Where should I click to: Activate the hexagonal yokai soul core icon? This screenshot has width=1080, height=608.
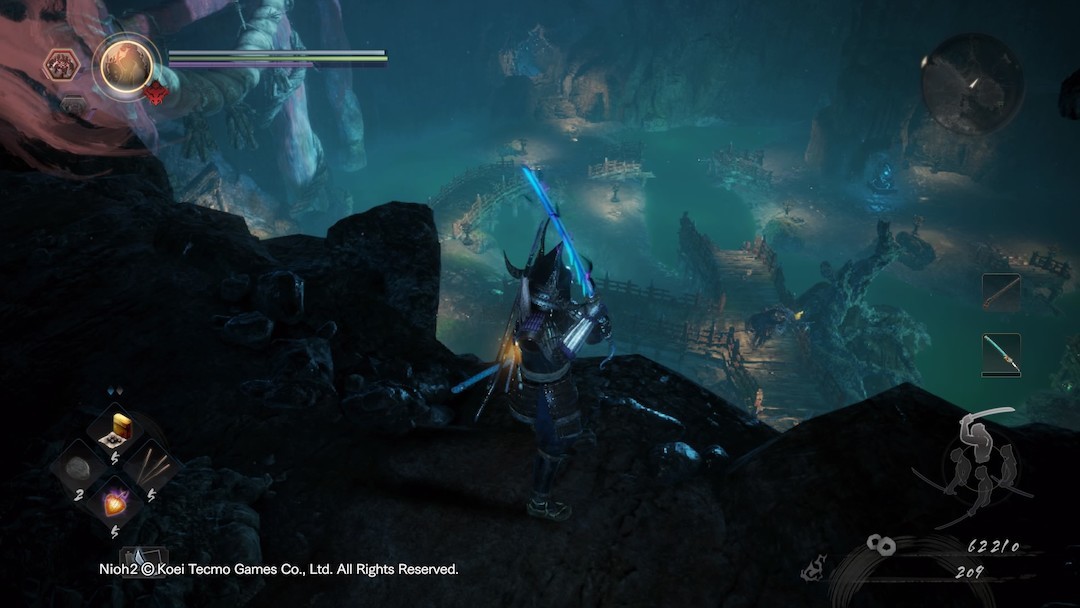[x=62, y=66]
